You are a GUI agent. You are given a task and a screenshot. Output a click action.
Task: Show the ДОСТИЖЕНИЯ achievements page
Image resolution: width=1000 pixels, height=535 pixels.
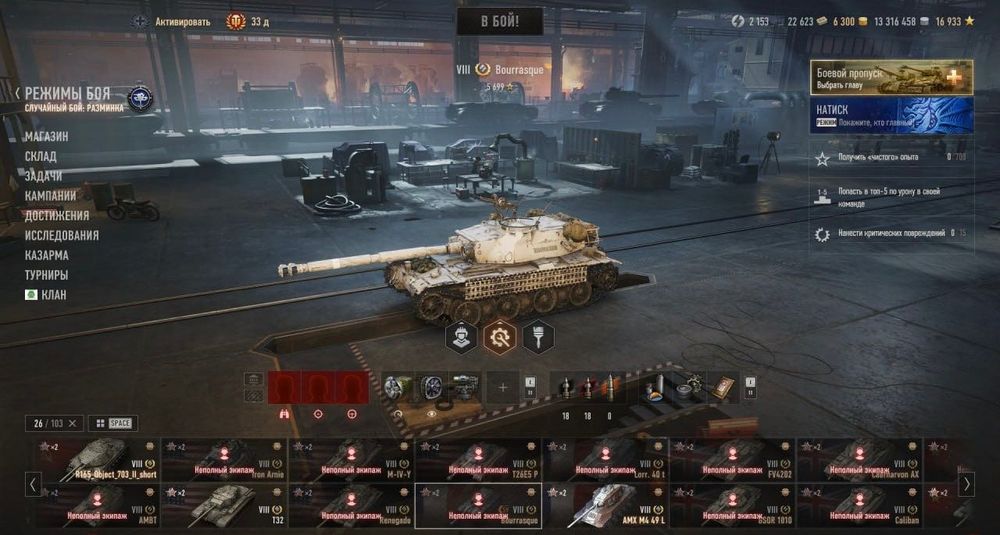[57, 215]
